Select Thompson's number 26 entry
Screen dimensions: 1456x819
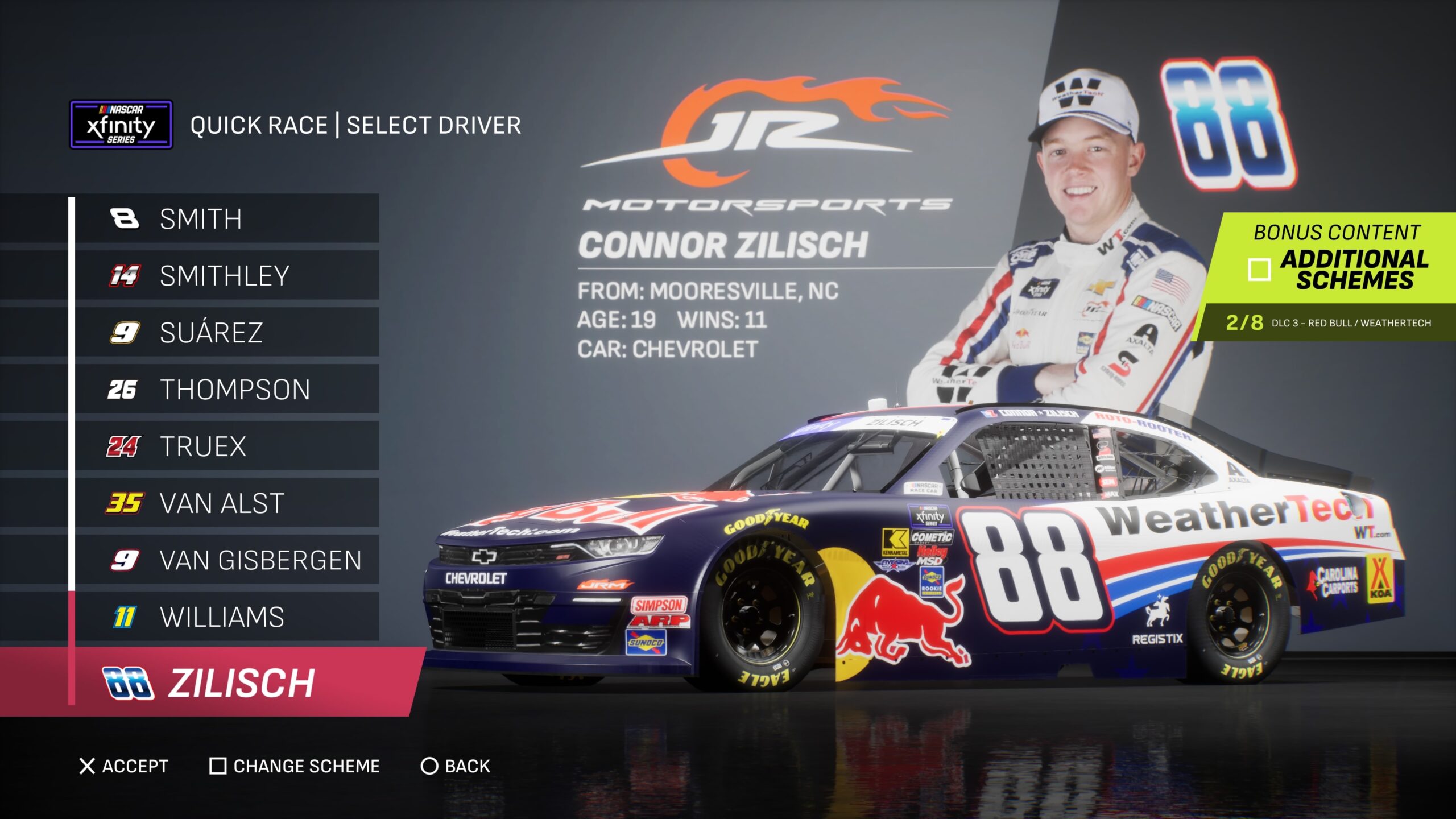(227, 390)
